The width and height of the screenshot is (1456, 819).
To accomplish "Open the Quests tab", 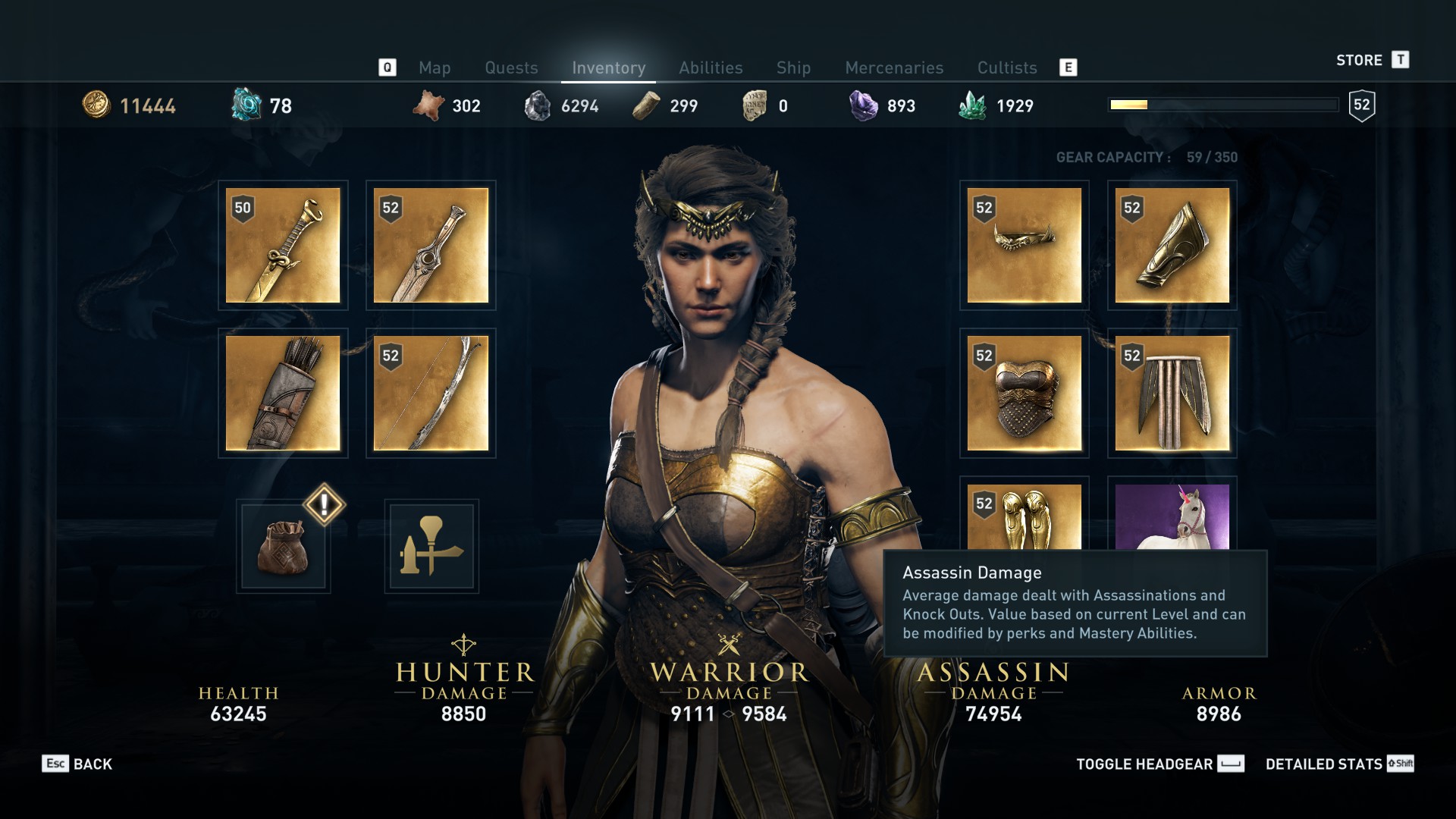I will click(x=511, y=67).
